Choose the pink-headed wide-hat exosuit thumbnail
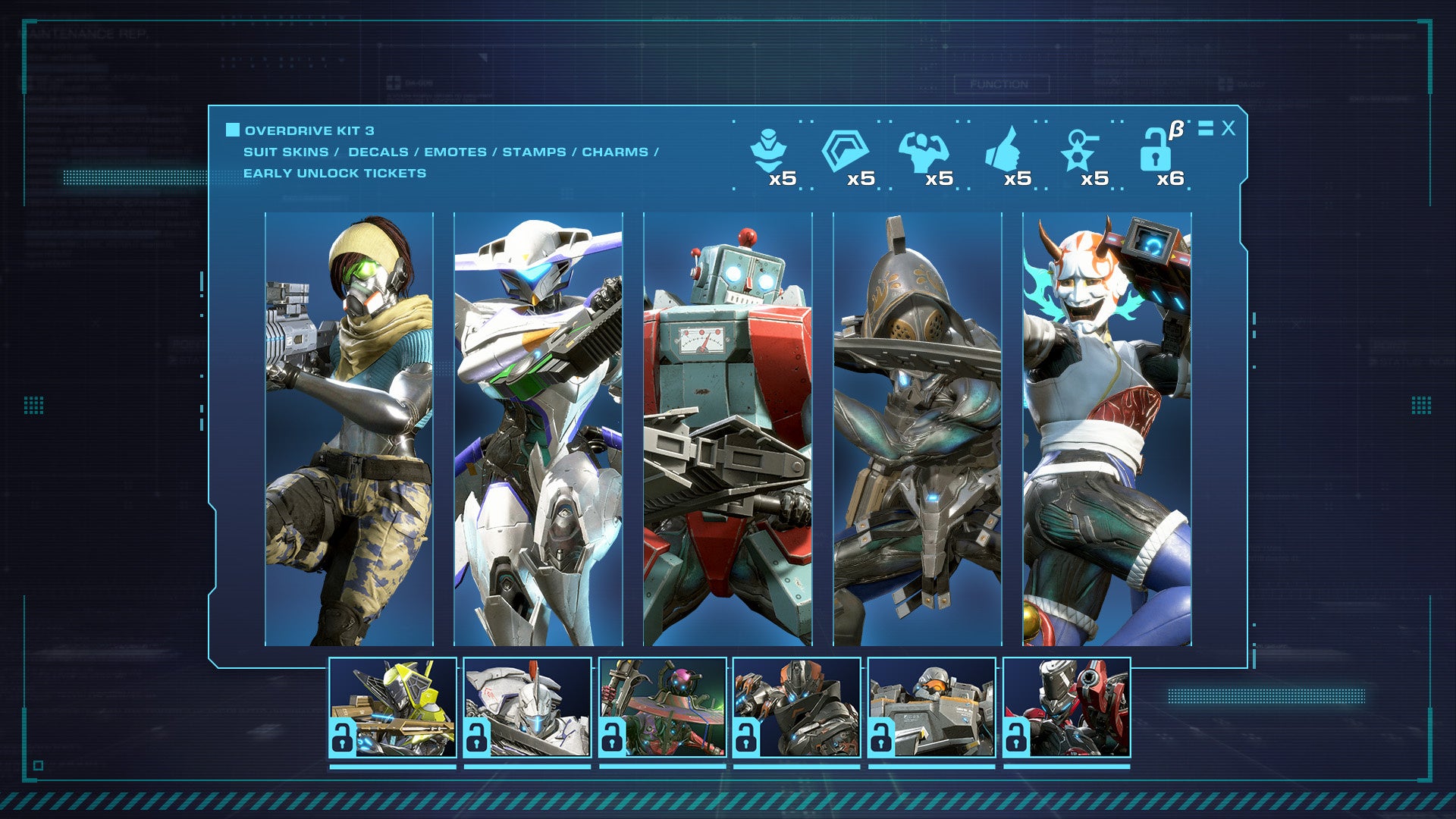 663,708
